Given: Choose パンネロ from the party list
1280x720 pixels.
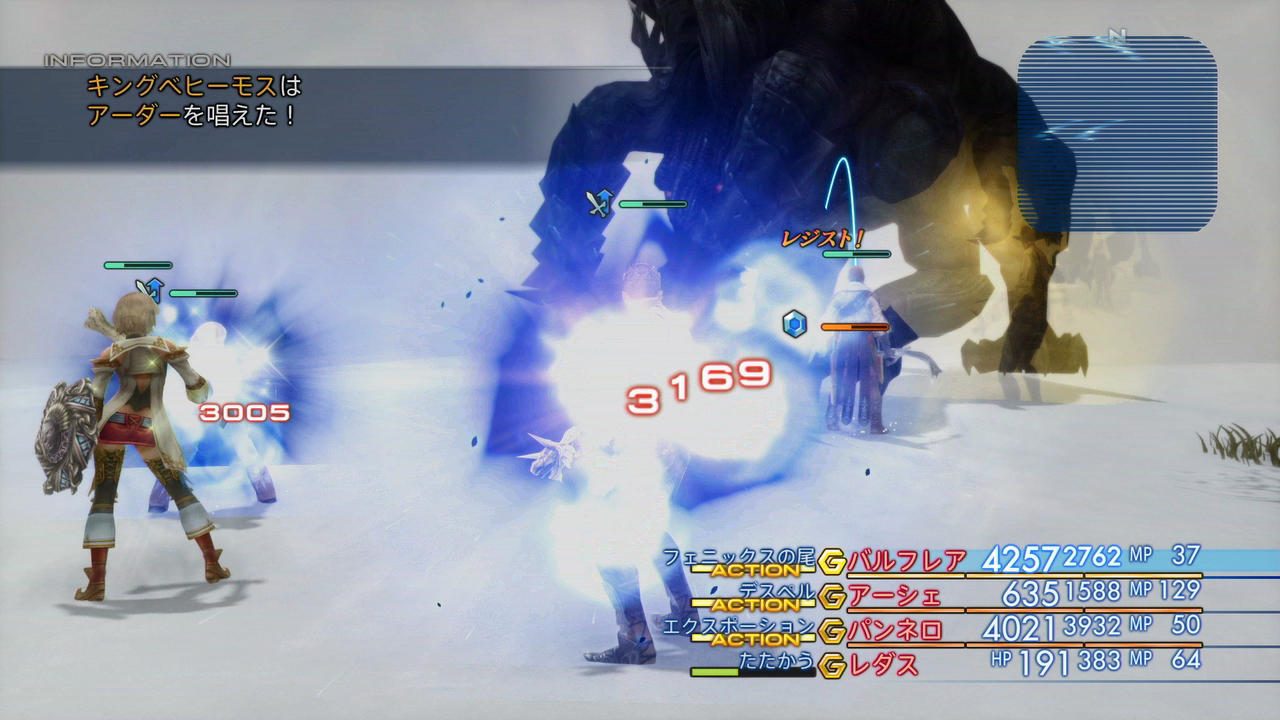Looking at the screenshot, I should 895,631.
